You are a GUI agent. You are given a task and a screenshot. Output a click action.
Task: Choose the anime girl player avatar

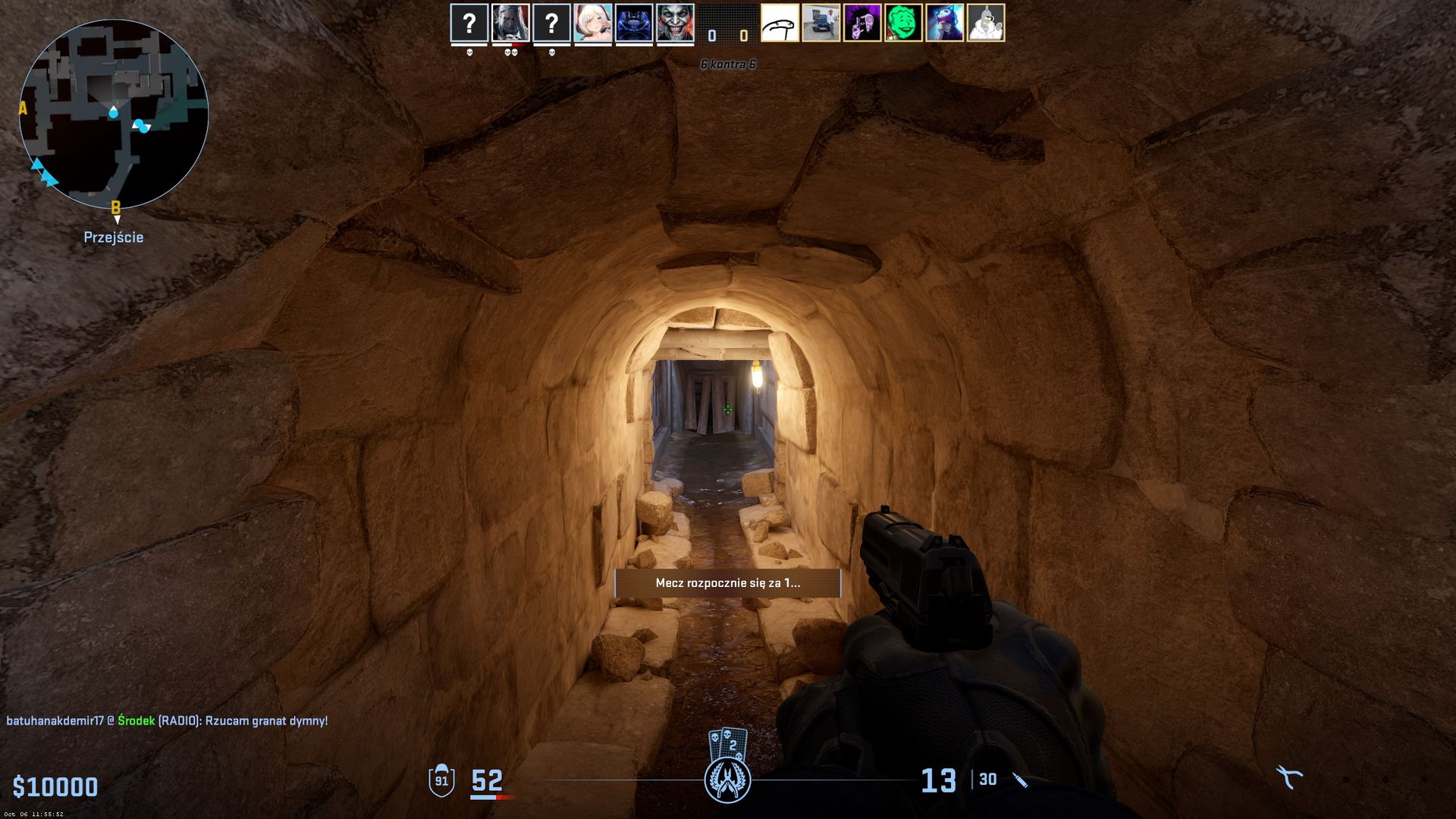point(593,23)
